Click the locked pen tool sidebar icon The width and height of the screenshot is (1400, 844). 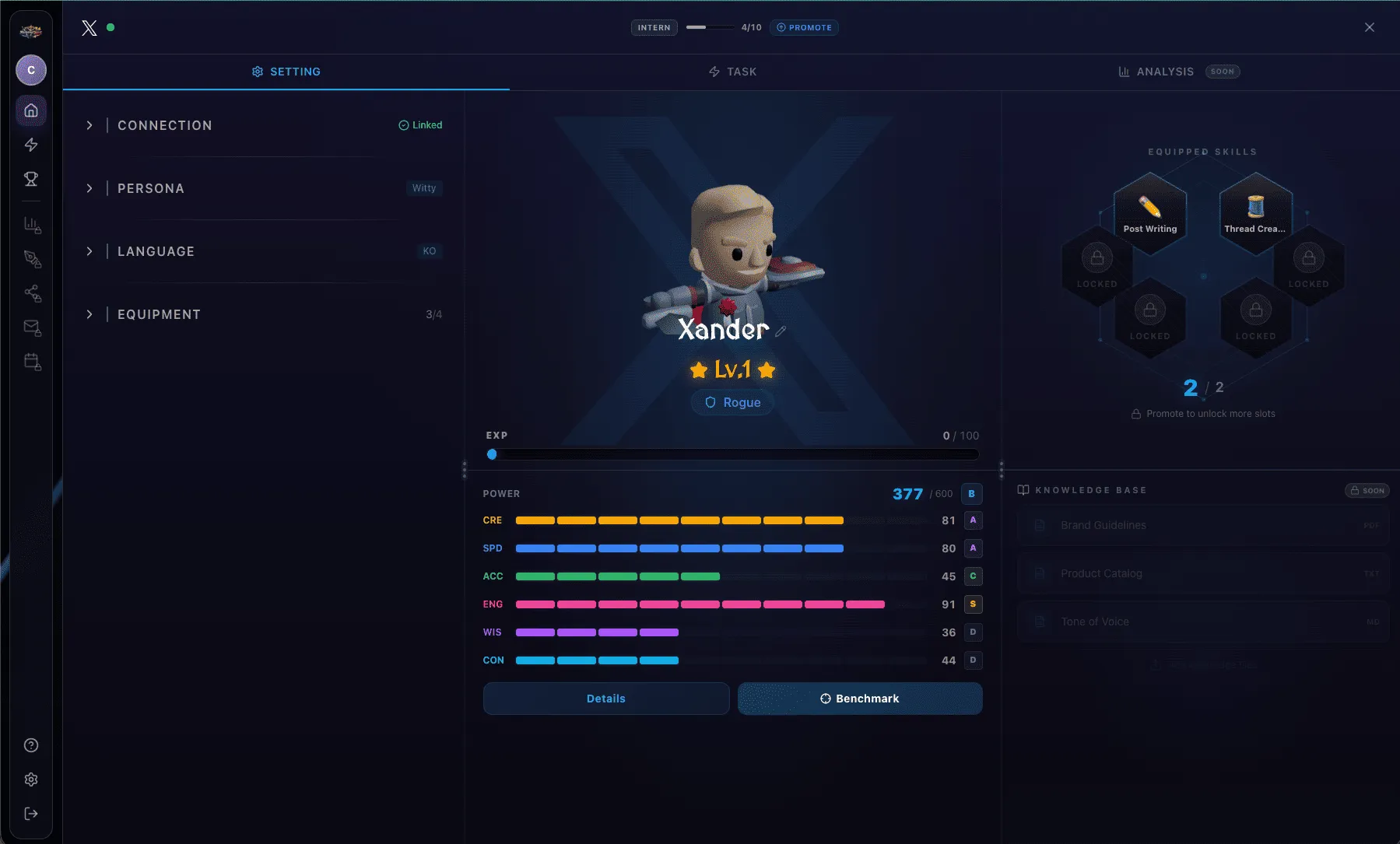[x=31, y=259]
